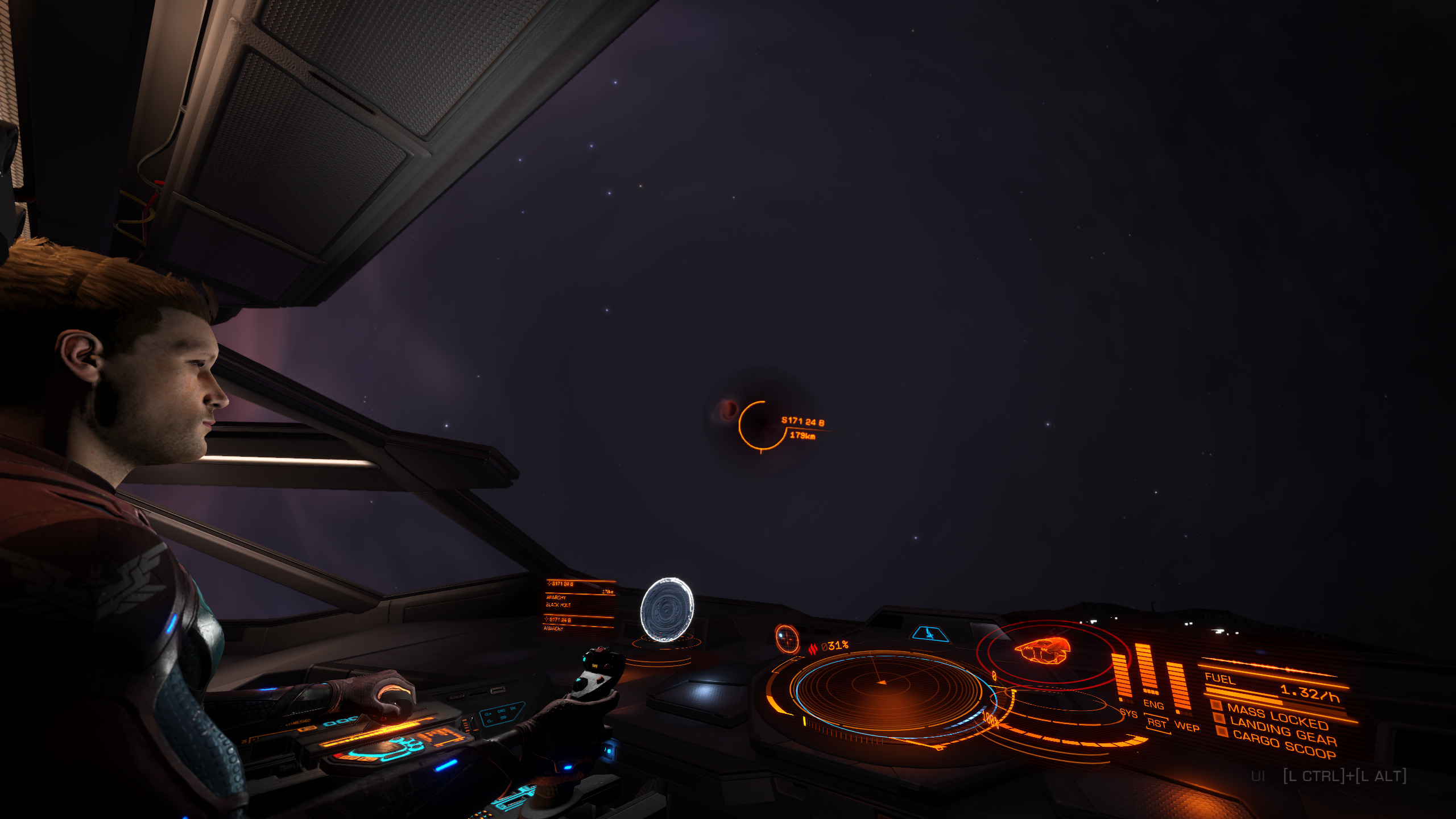
Task: Select the WEP power distributor label
Action: point(1187,727)
